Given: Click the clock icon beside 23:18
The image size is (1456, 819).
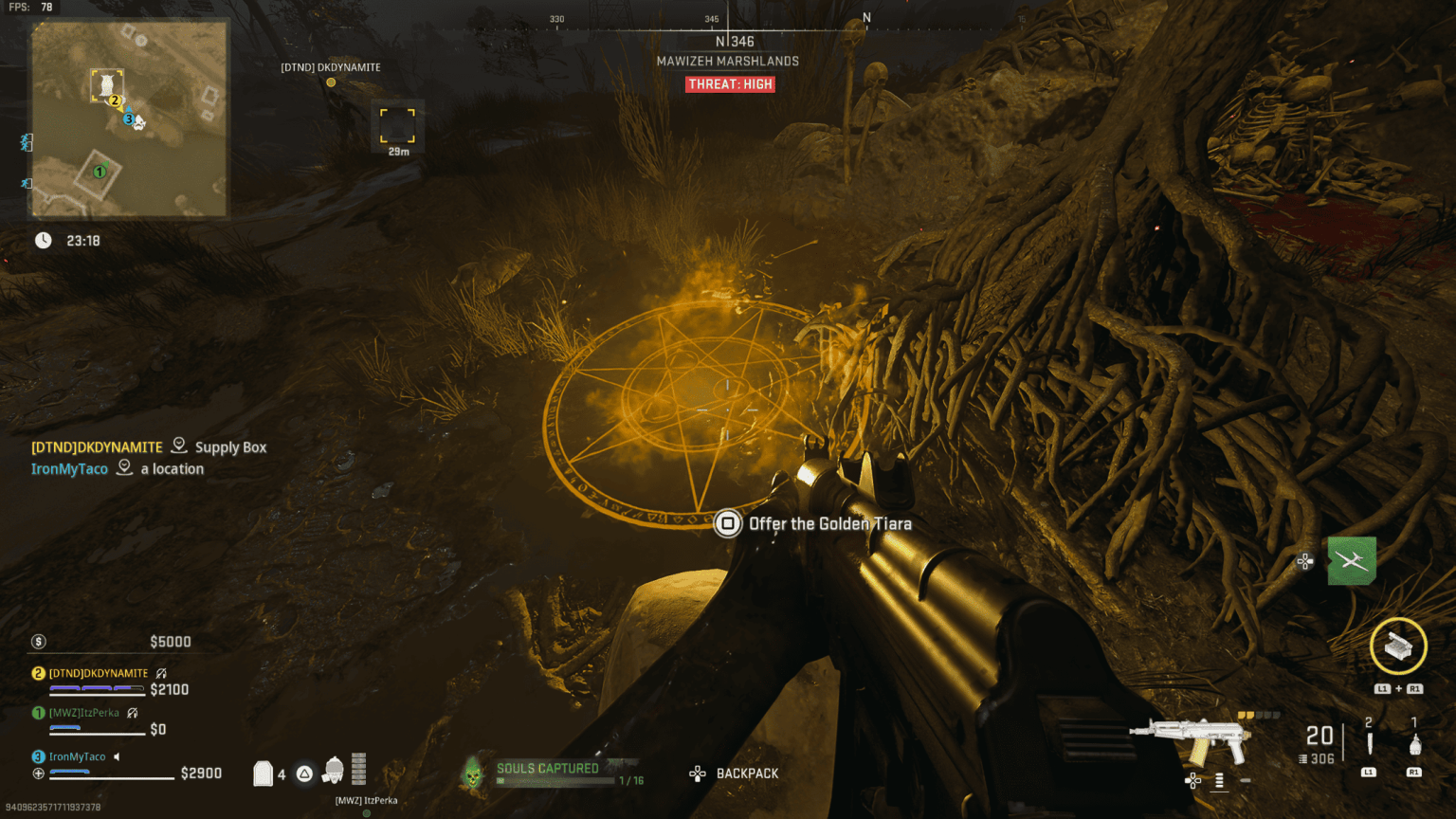Looking at the screenshot, I should click(x=43, y=240).
